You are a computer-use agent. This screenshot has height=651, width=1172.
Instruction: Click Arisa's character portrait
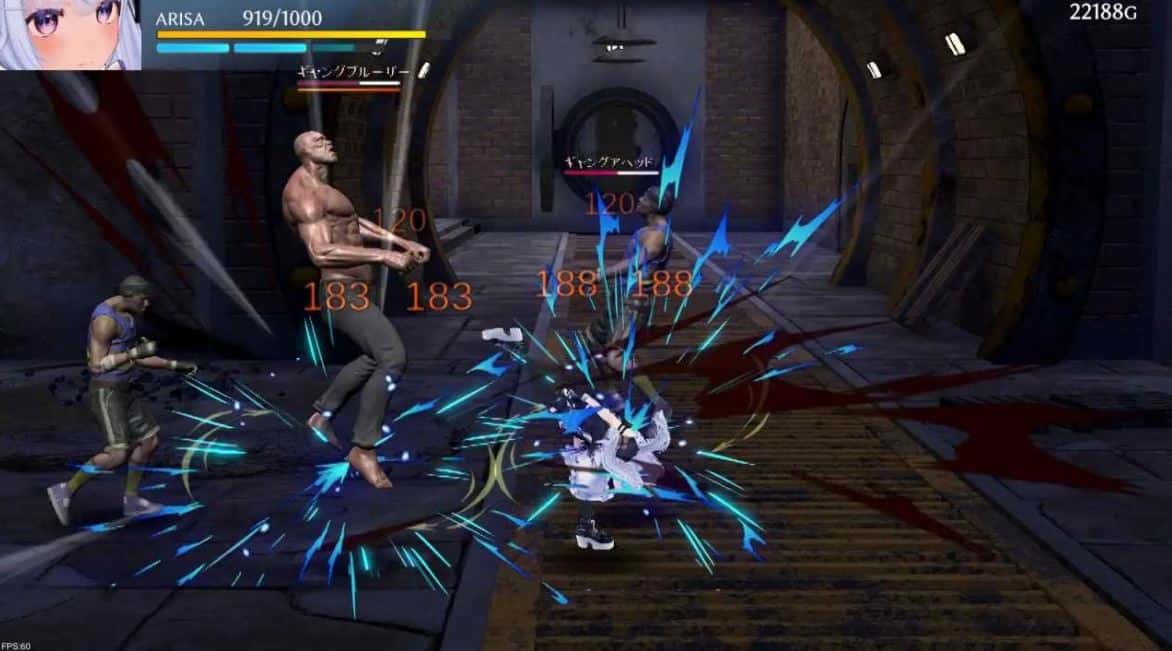70,34
